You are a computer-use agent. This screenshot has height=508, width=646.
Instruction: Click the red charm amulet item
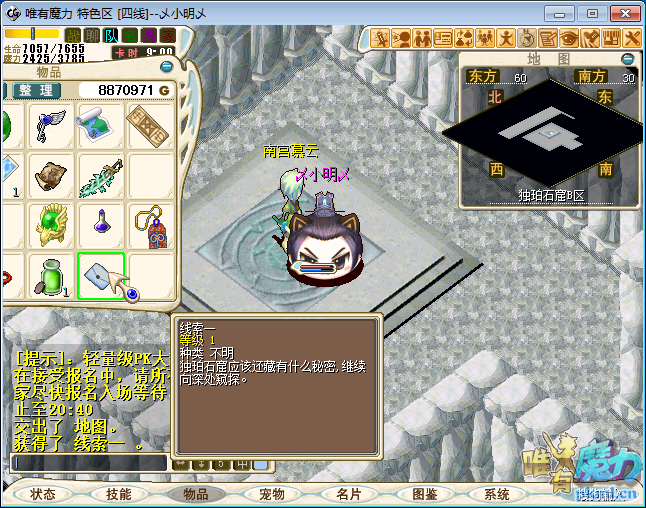click(152, 226)
